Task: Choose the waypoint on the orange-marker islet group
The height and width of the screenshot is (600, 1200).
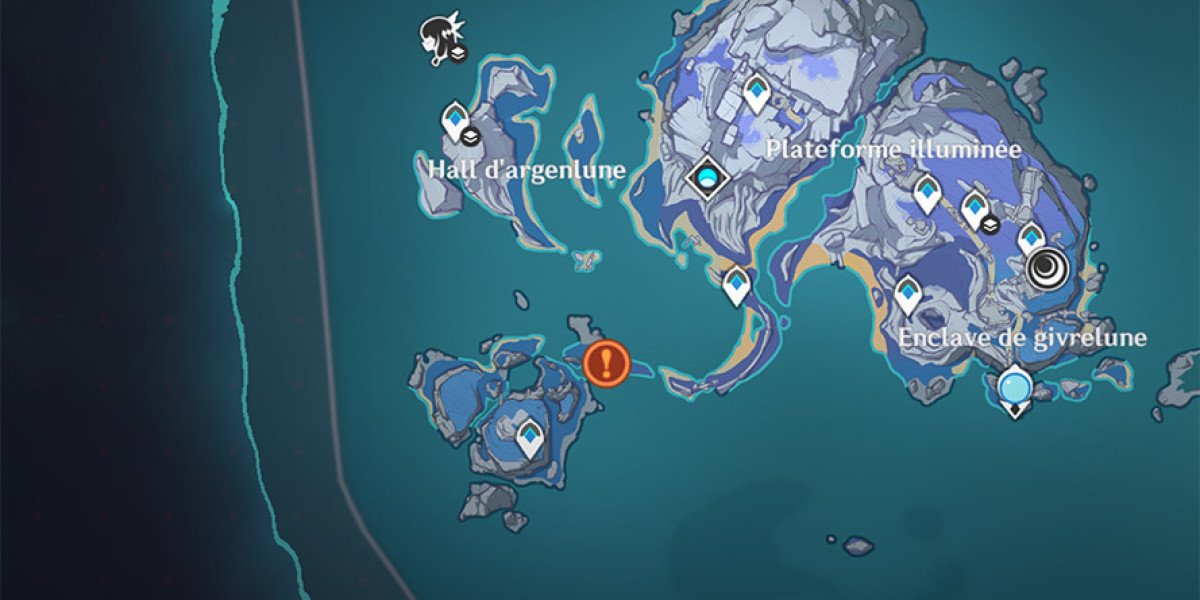Action: point(528,436)
